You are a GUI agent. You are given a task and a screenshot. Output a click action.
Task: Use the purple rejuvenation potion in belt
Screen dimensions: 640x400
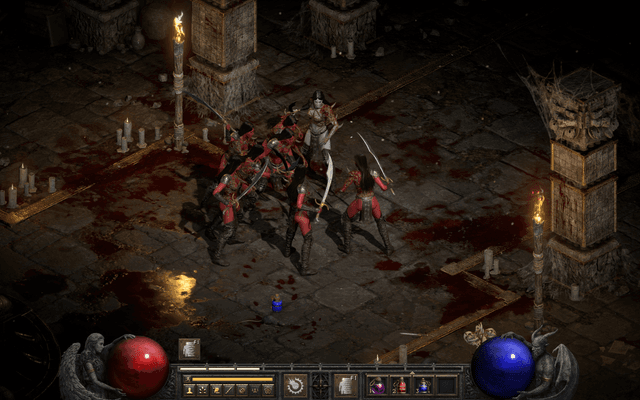coord(377,385)
